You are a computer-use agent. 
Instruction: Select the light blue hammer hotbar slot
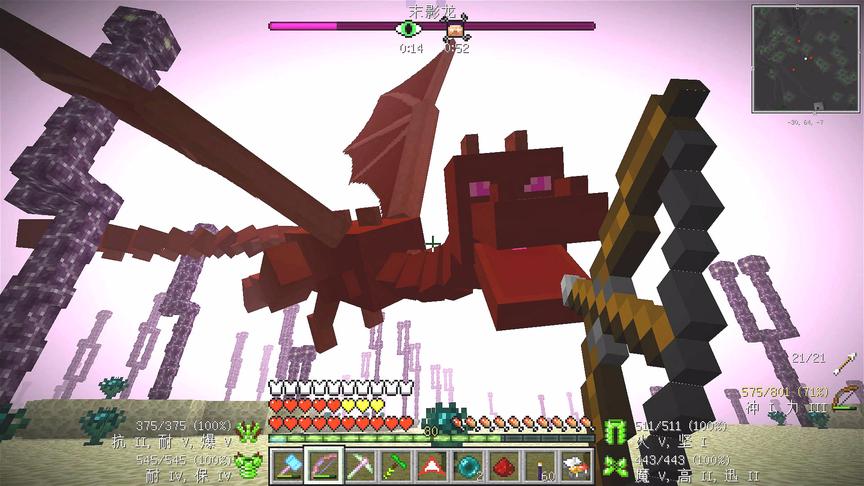tap(288, 465)
